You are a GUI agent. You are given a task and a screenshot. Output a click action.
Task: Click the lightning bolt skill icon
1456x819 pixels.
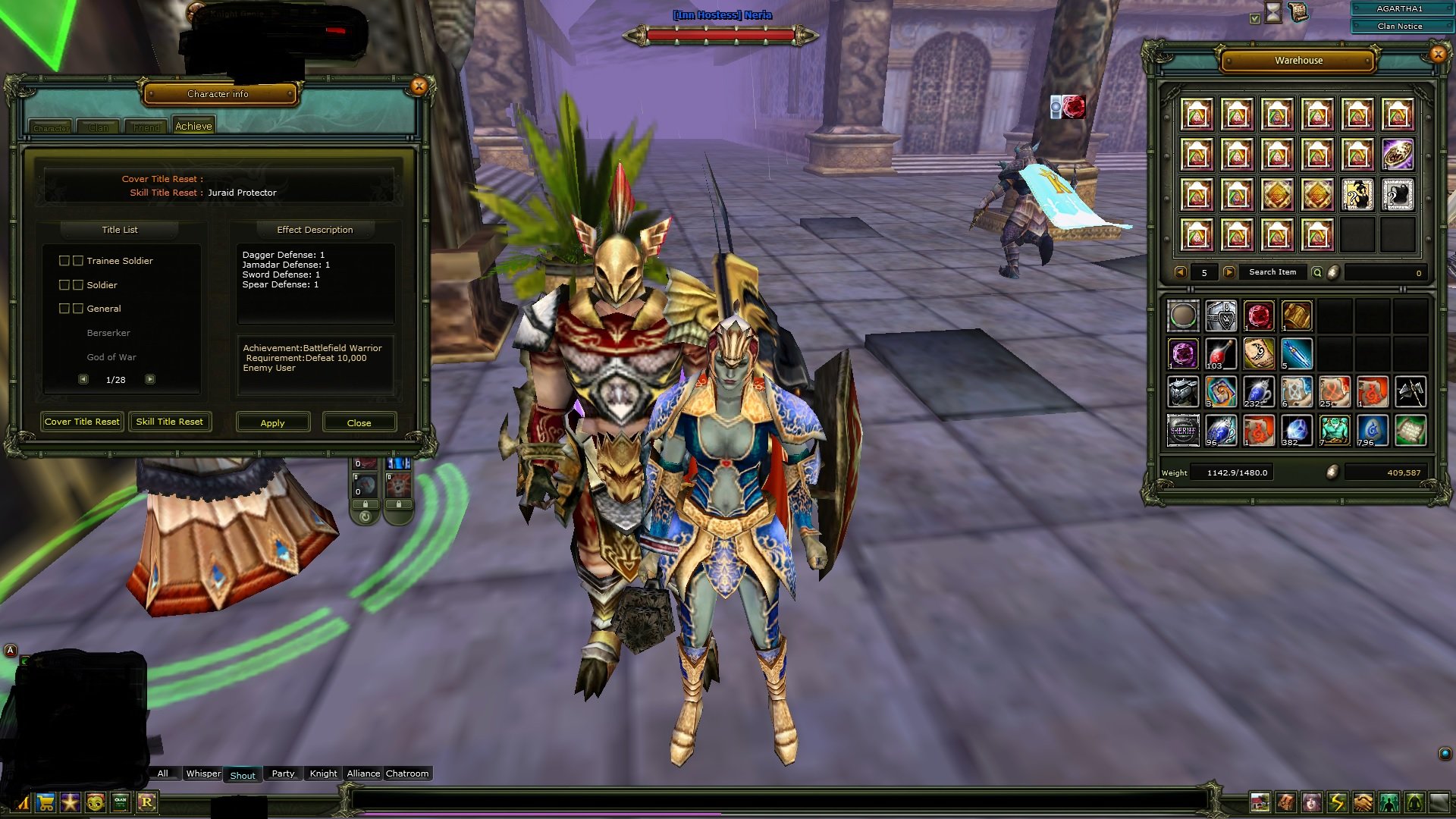pyautogui.click(x=1336, y=802)
